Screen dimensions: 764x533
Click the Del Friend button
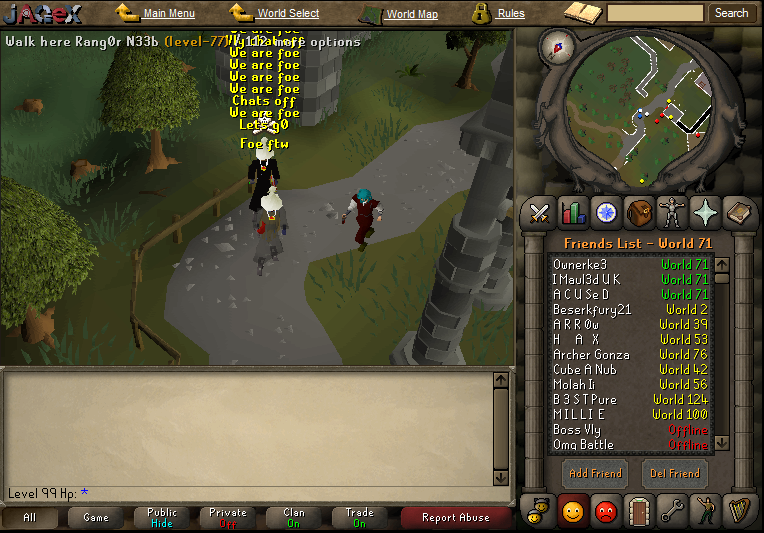coord(676,473)
